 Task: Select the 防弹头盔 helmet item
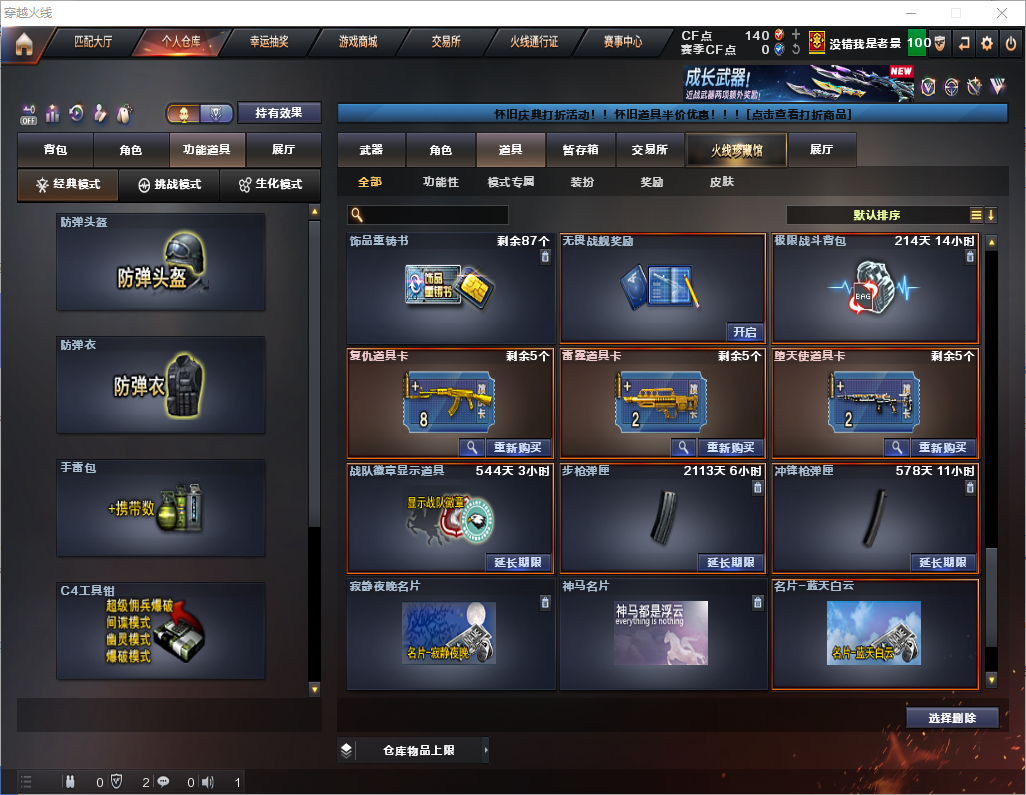click(161, 262)
